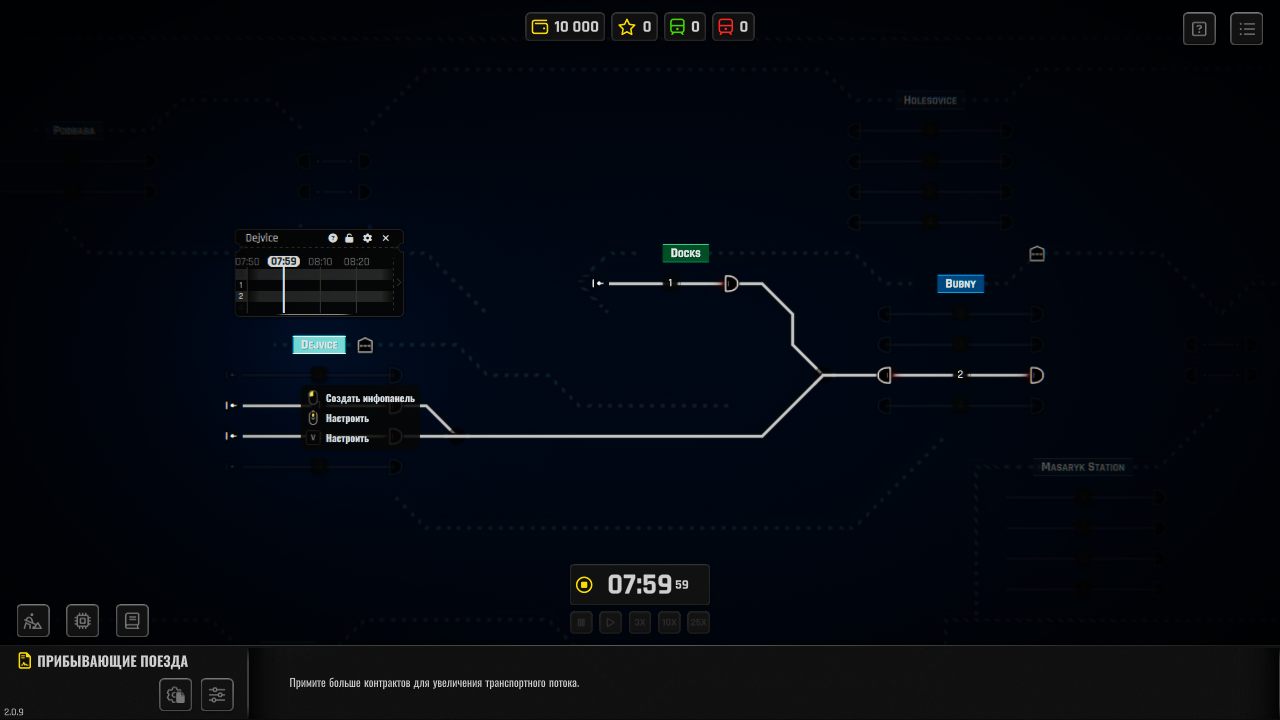
Task: Expand the Bubny station building icon
Action: pyautogui.click(x=1037, y=254)
